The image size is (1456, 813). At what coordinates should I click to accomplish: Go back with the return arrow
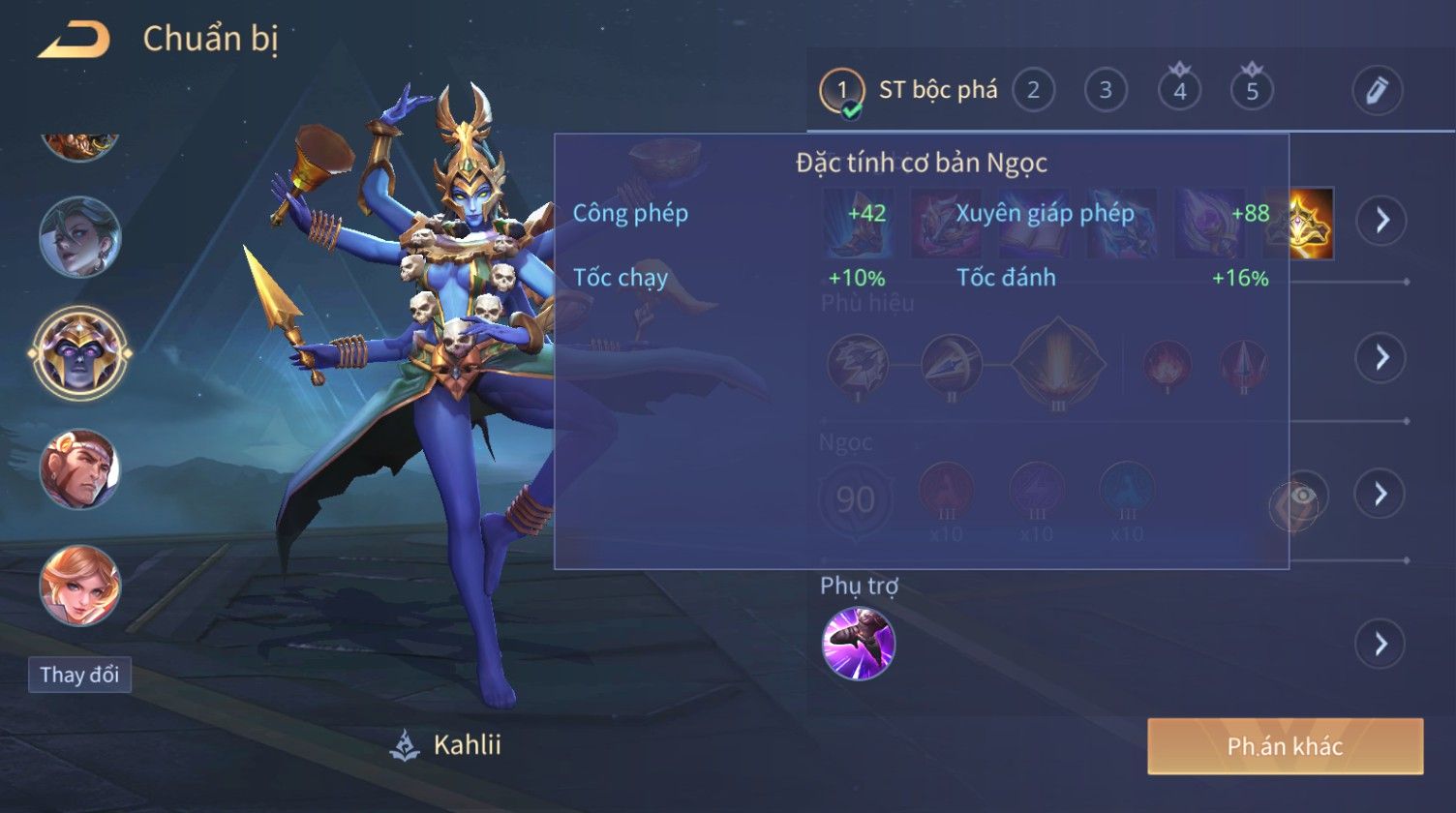click(x=74, y=41)
